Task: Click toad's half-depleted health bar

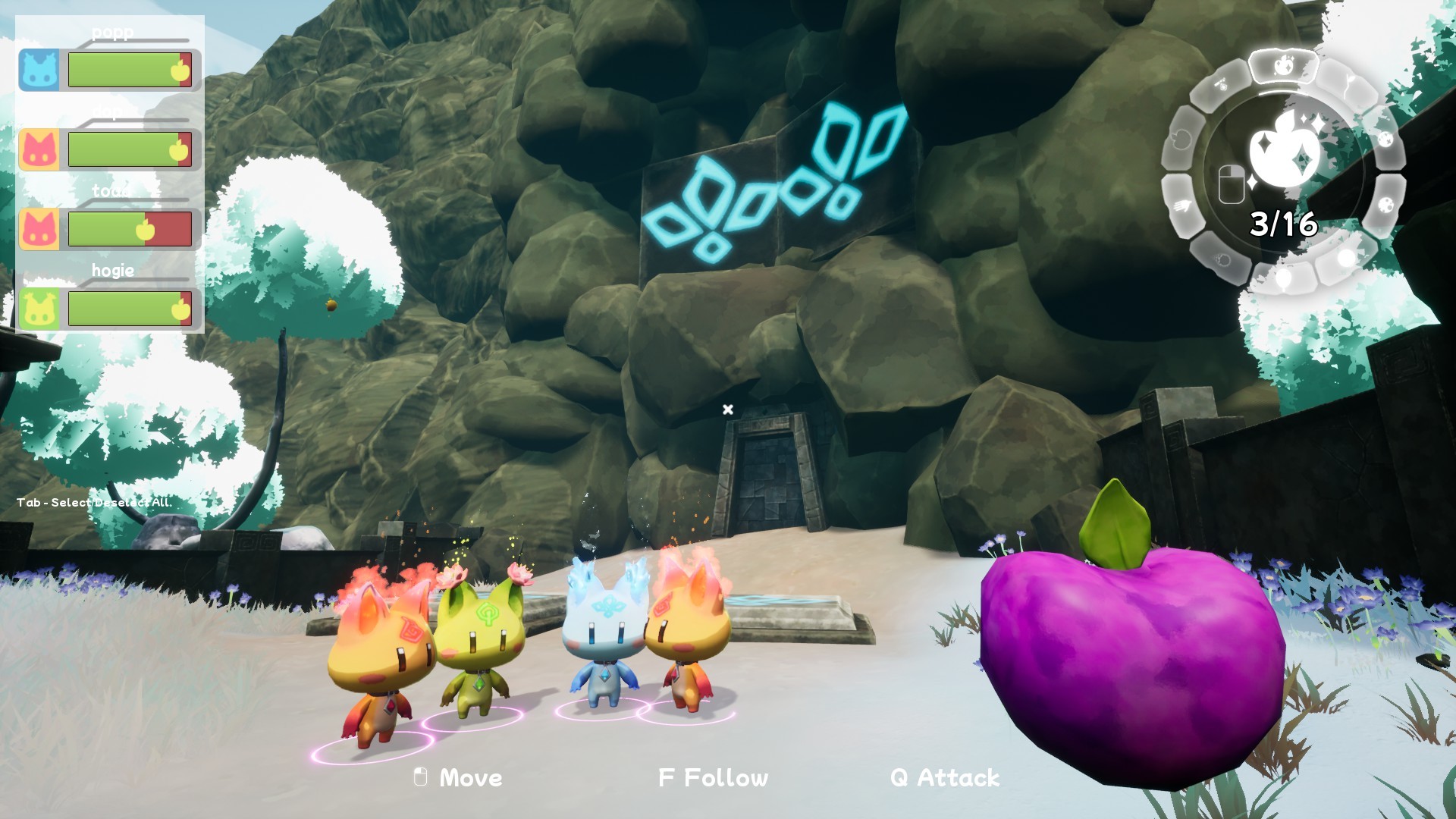Action: tap(129, 229)
